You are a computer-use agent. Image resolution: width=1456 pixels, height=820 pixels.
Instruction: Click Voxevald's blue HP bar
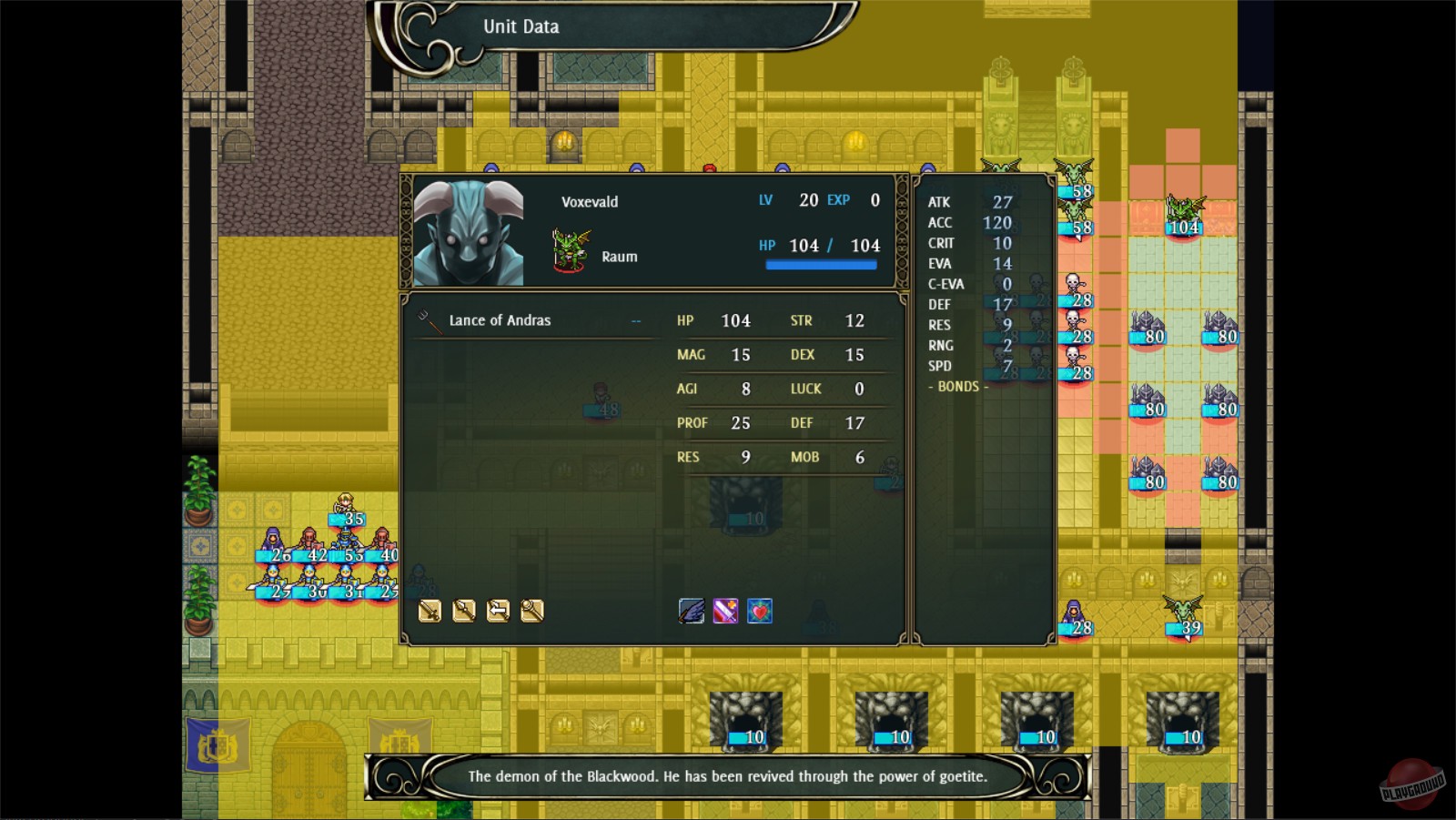[822, 263]
